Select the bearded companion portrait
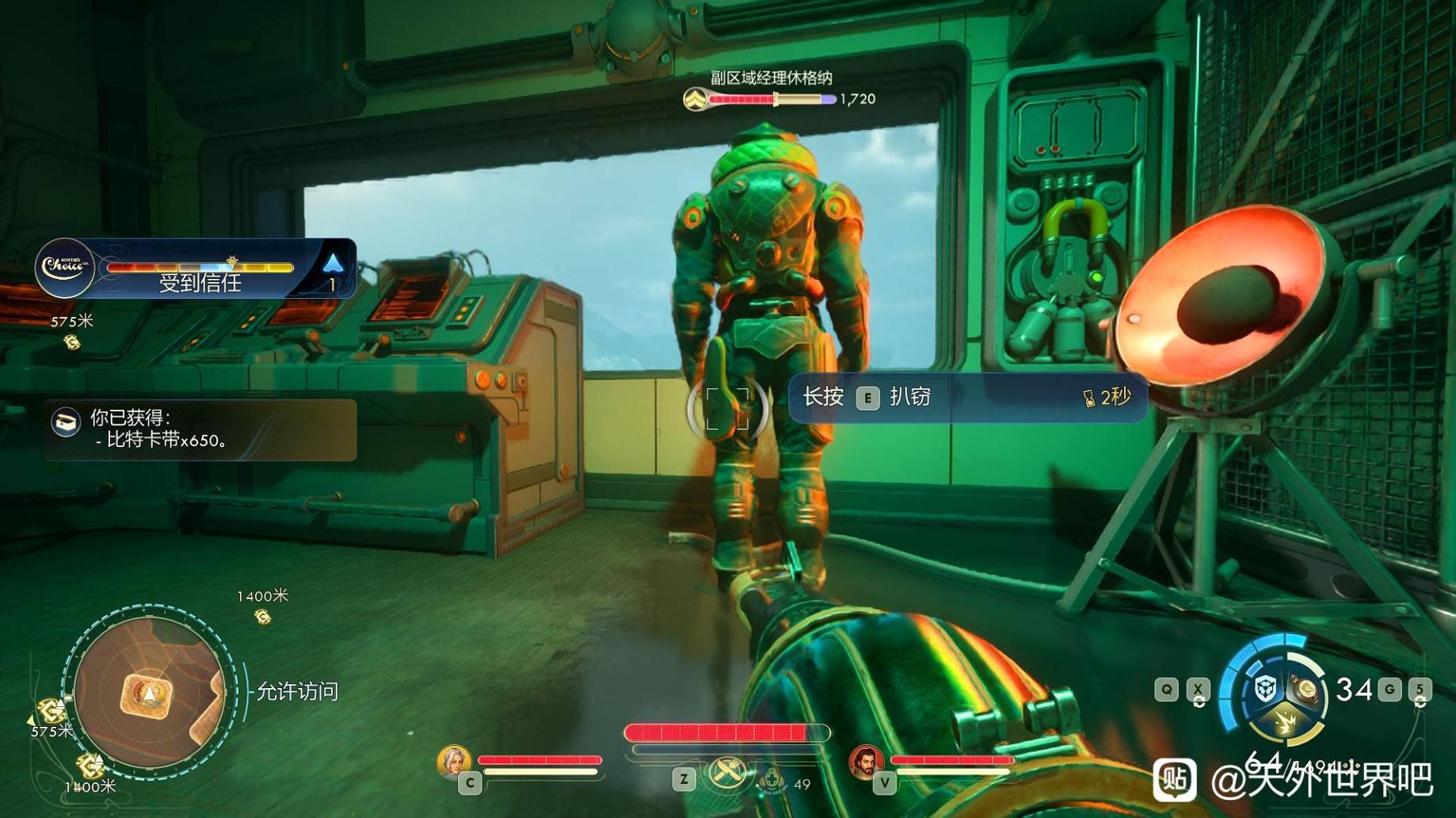1456x818 pixels. [866, 761]
